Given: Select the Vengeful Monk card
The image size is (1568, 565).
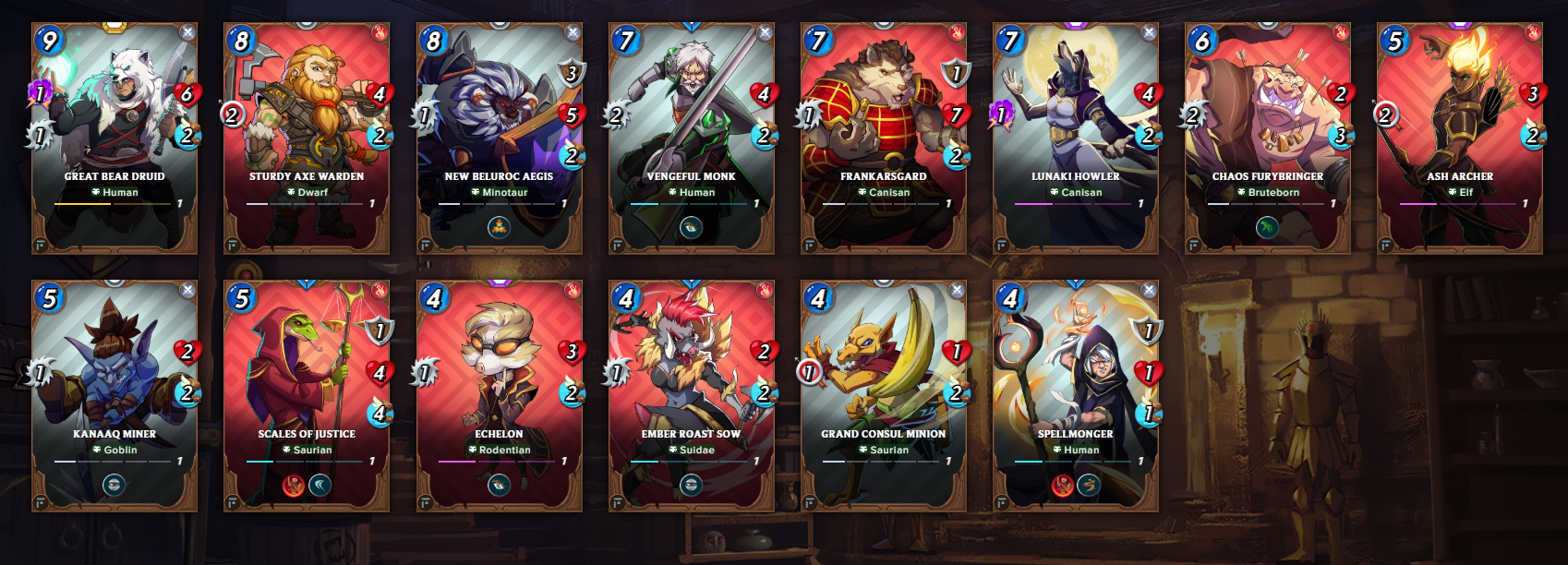Looking at the screenshot, I should click(691, 138).
